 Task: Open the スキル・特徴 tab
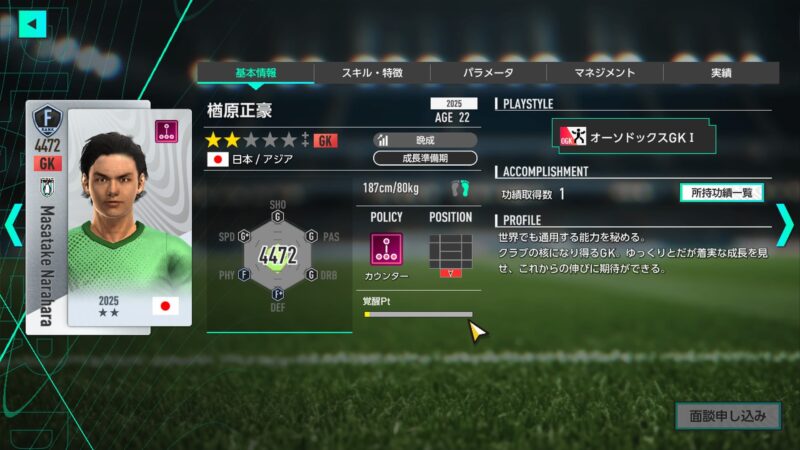tap(372, 73)
